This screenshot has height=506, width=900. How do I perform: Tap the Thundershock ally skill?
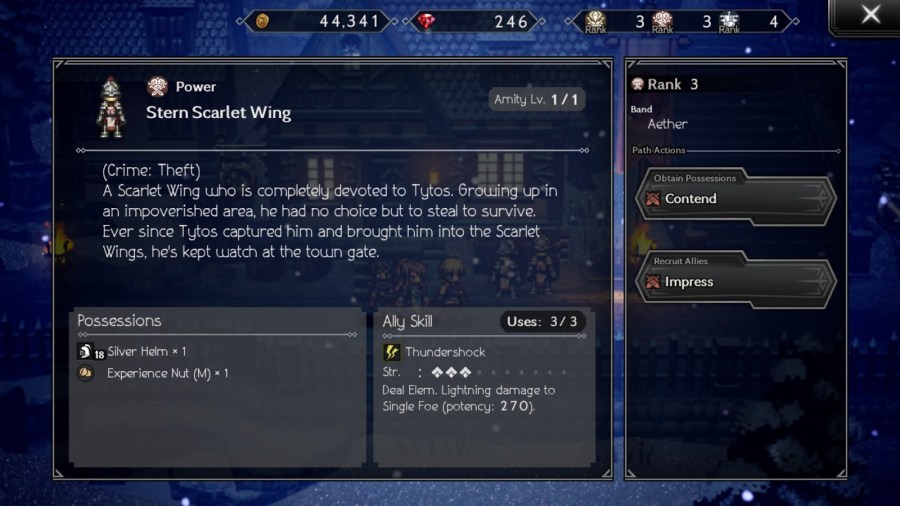pyautogui.click(x=443, y=352)
